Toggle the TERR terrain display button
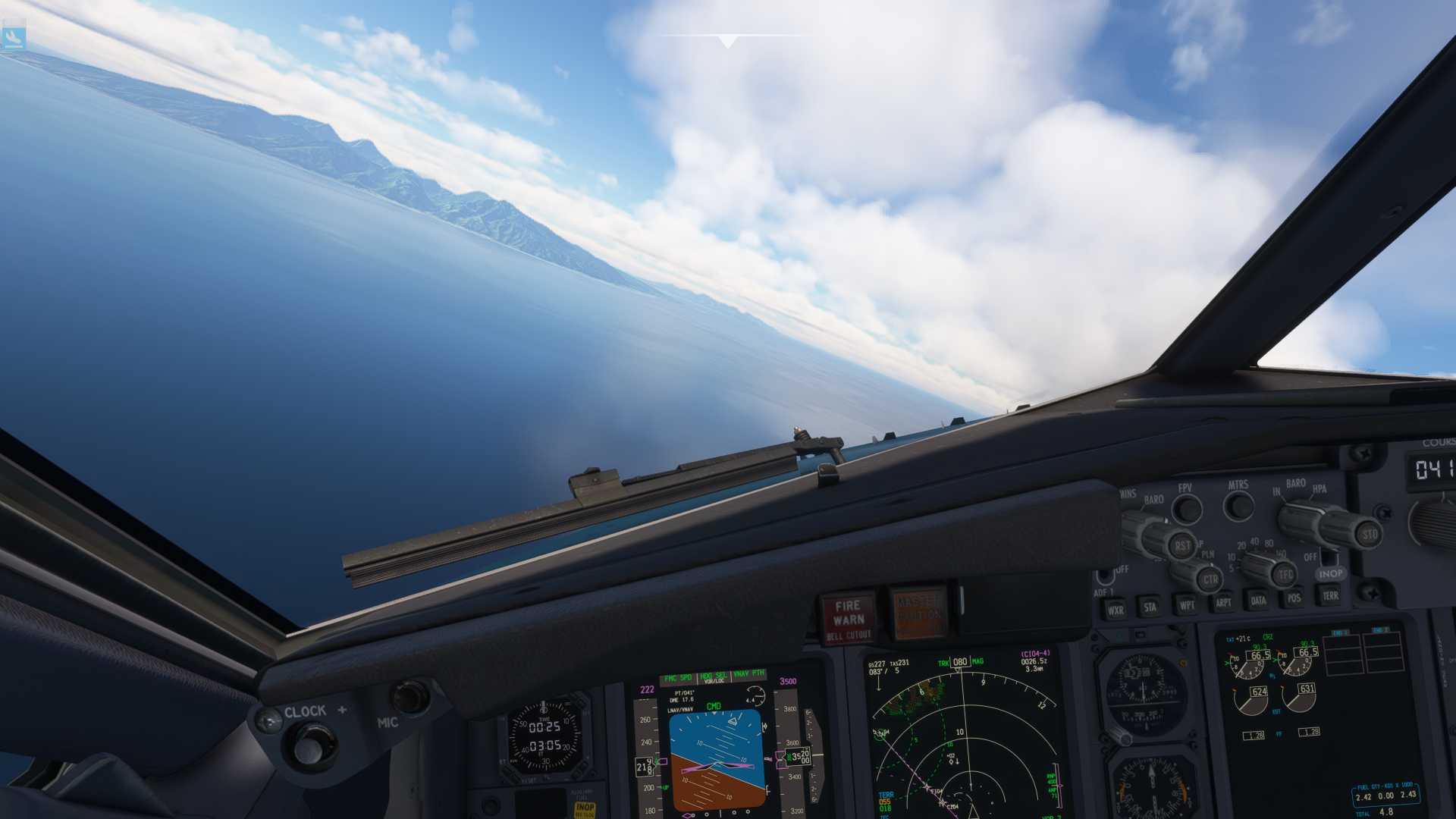 coord(1330,595)
